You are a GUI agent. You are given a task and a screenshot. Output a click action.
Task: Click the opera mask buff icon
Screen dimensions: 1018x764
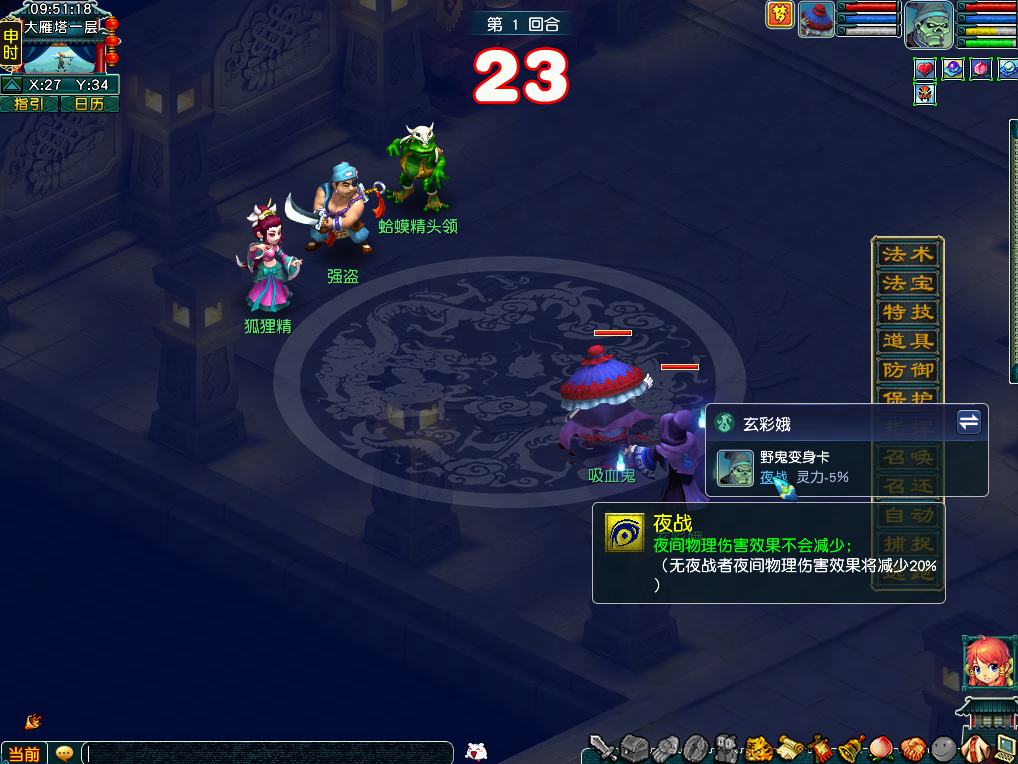pos(925,94)
